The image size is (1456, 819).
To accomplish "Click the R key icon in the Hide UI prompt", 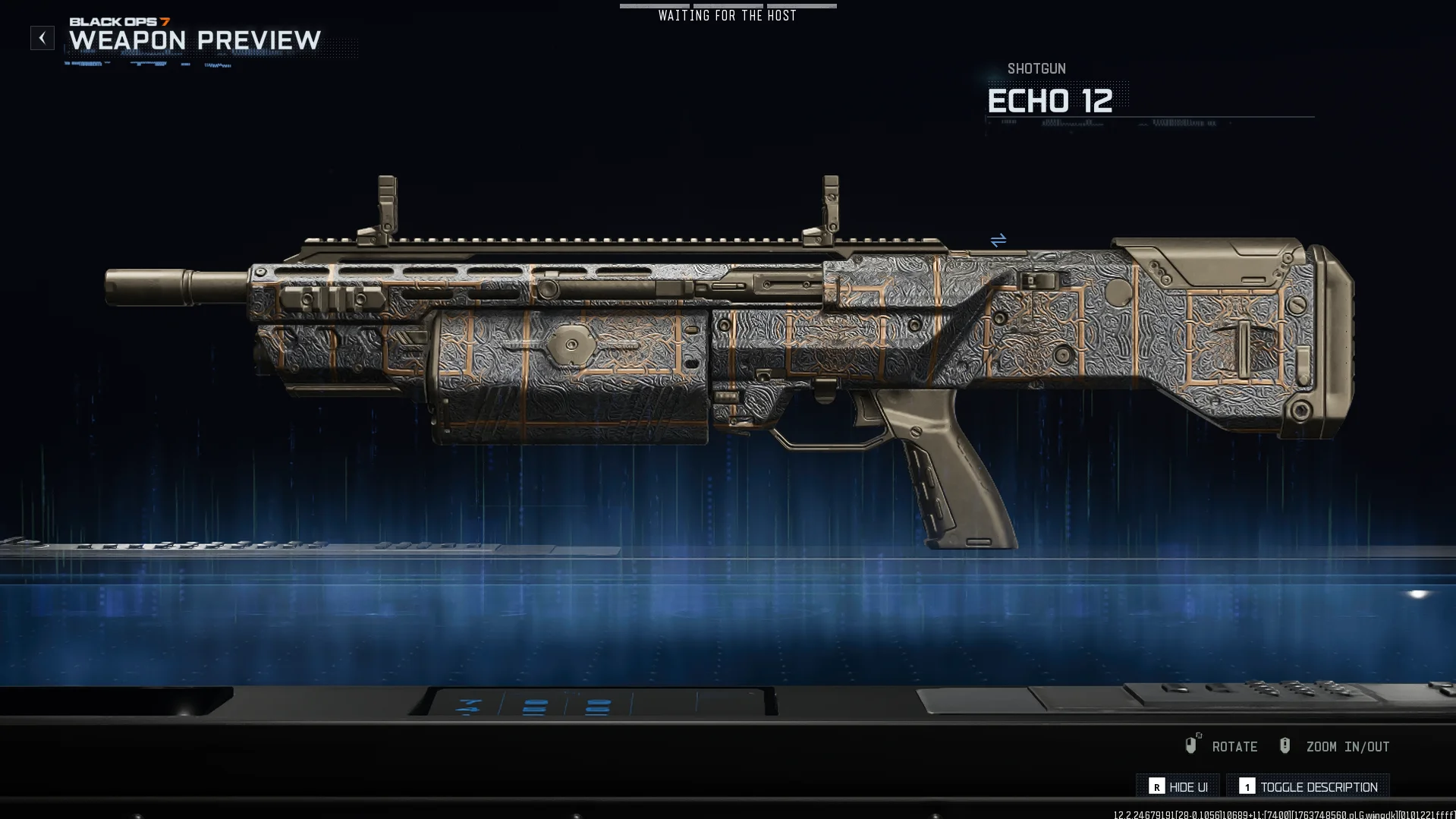I will coord(1156,787).
